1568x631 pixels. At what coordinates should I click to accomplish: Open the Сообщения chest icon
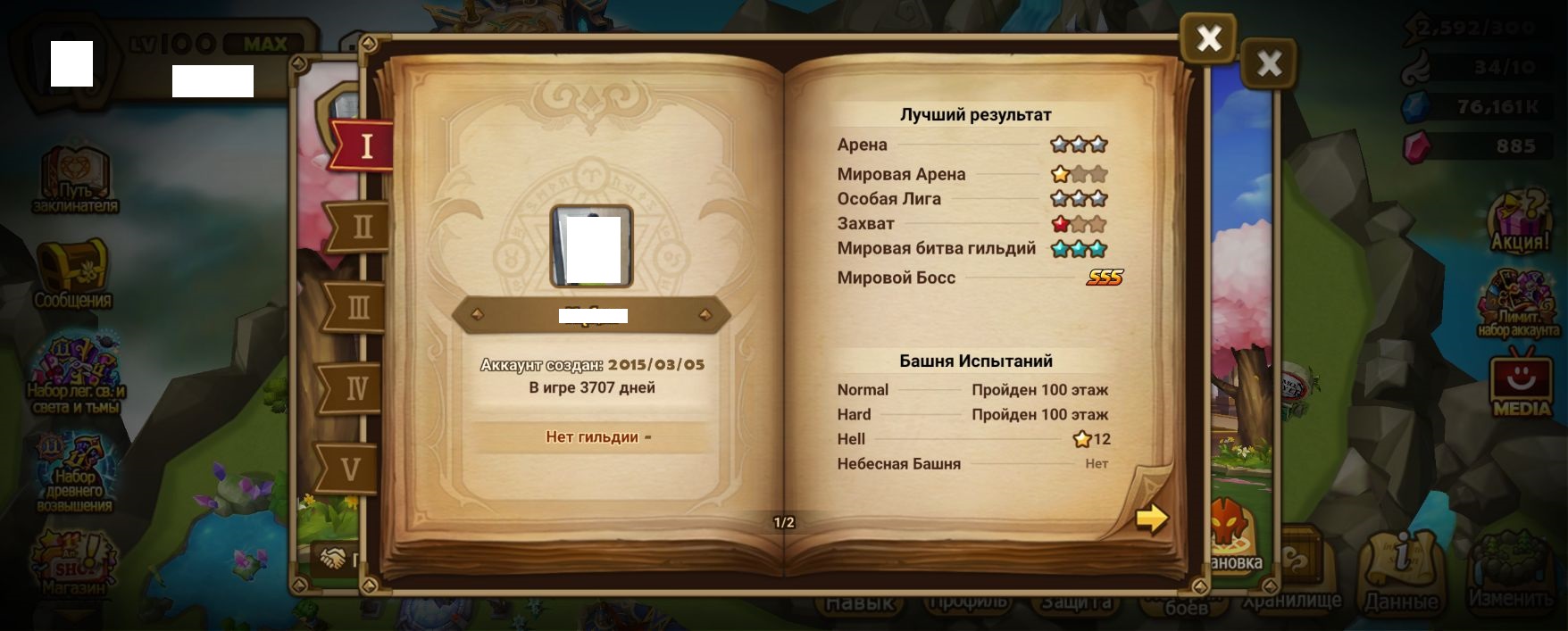[x=72, y=272]
